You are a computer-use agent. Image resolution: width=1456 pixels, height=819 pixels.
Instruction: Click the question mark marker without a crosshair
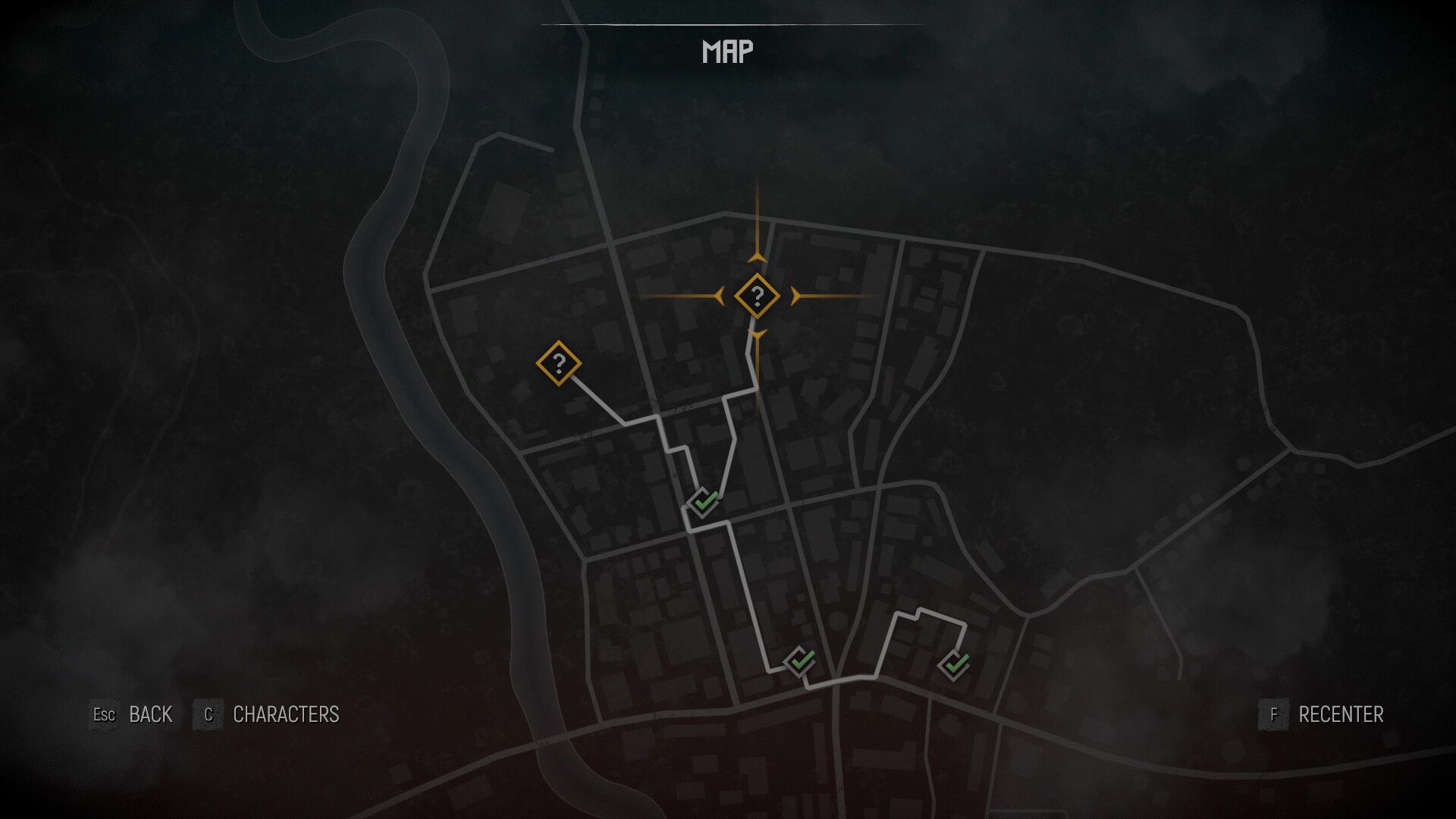click(559, 363)
